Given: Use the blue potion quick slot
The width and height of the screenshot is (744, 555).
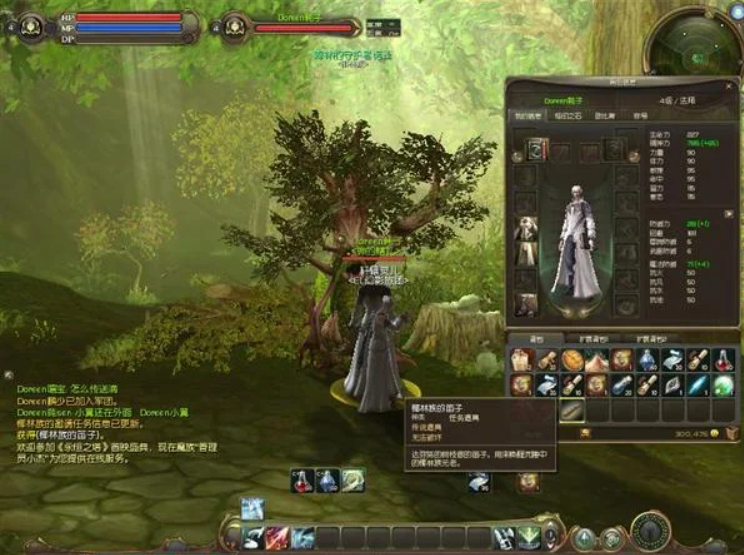Looking at the screenshot, I should tap(328, 481).
